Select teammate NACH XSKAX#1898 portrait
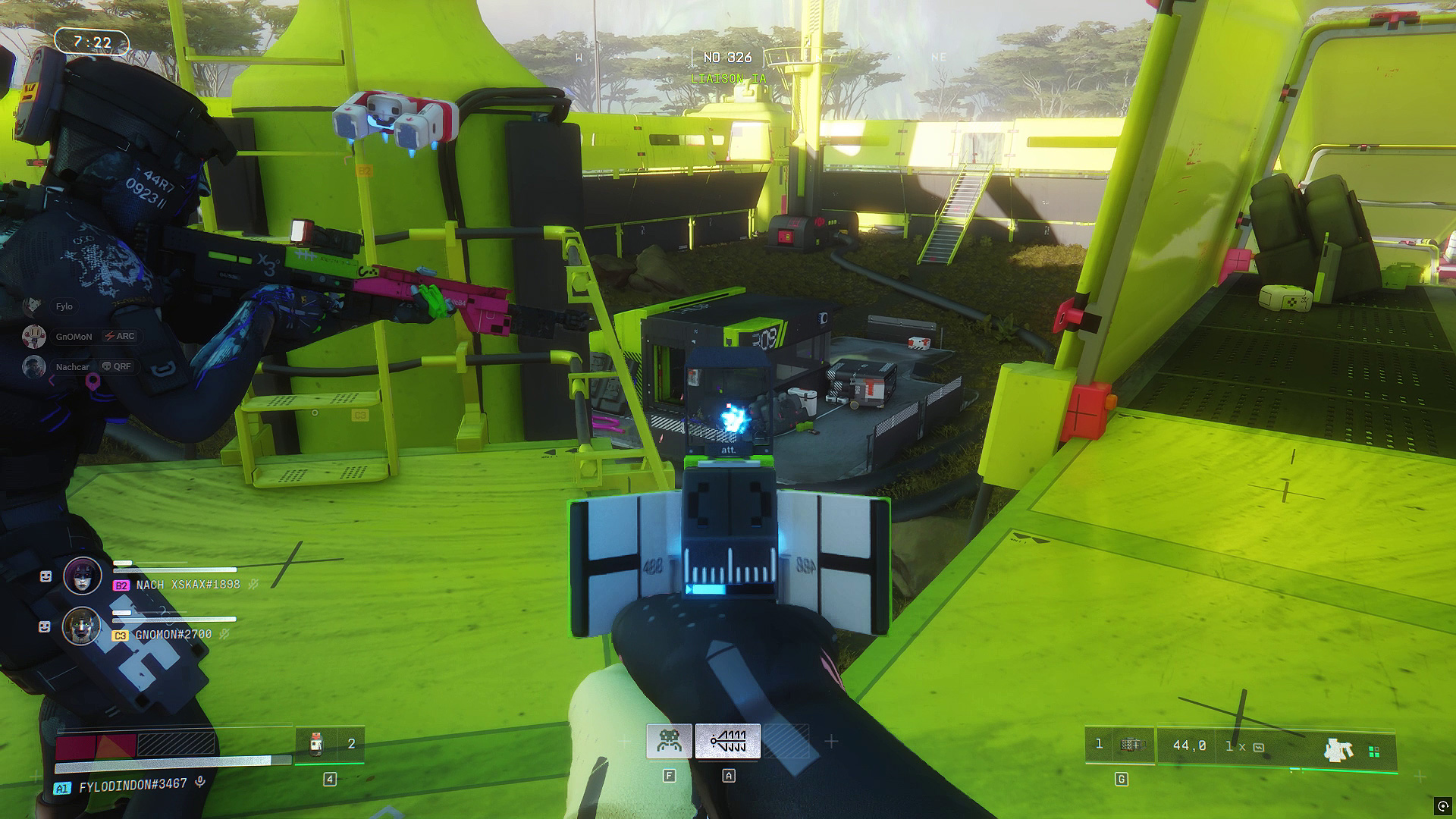The width and height of the screenshot is (1456, 819). [83, 576]
